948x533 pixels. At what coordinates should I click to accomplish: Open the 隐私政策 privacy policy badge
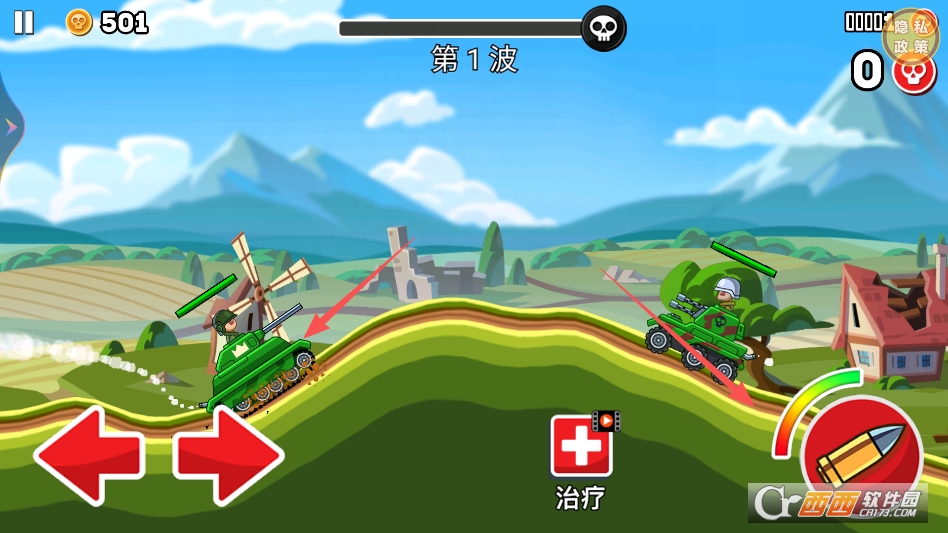coord(910,37)
